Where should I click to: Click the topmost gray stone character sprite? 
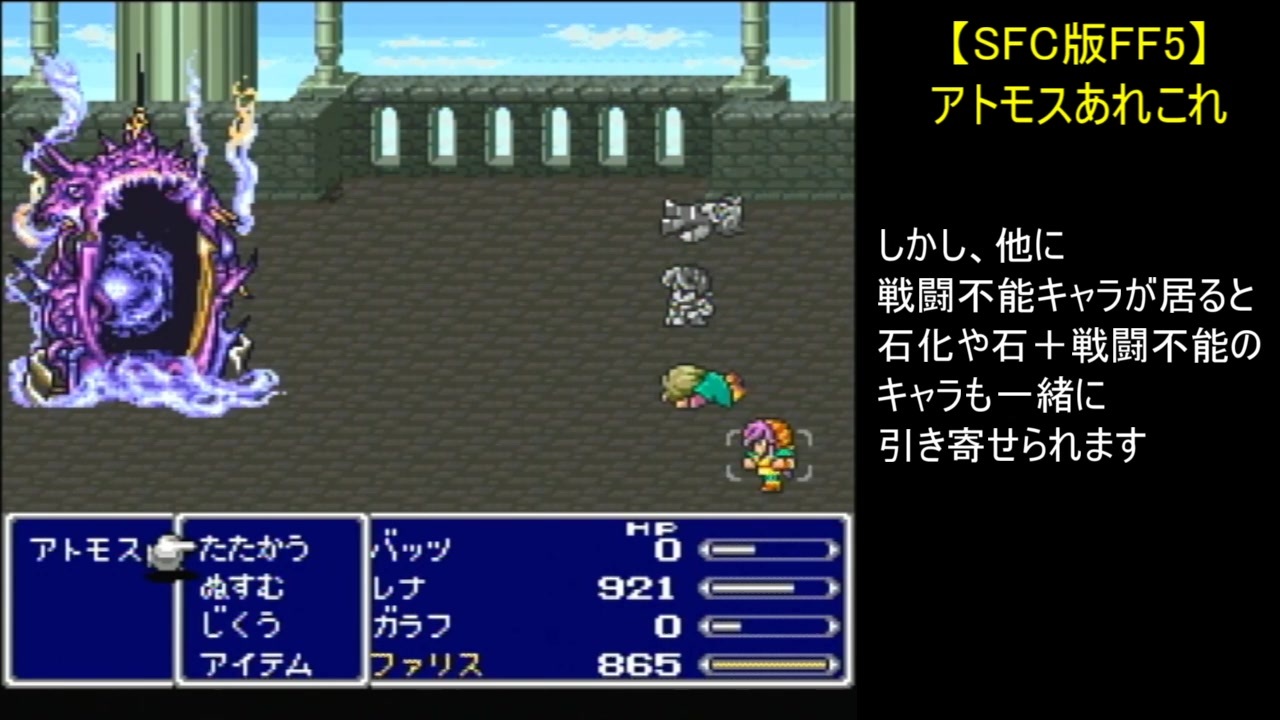[700, 218]
